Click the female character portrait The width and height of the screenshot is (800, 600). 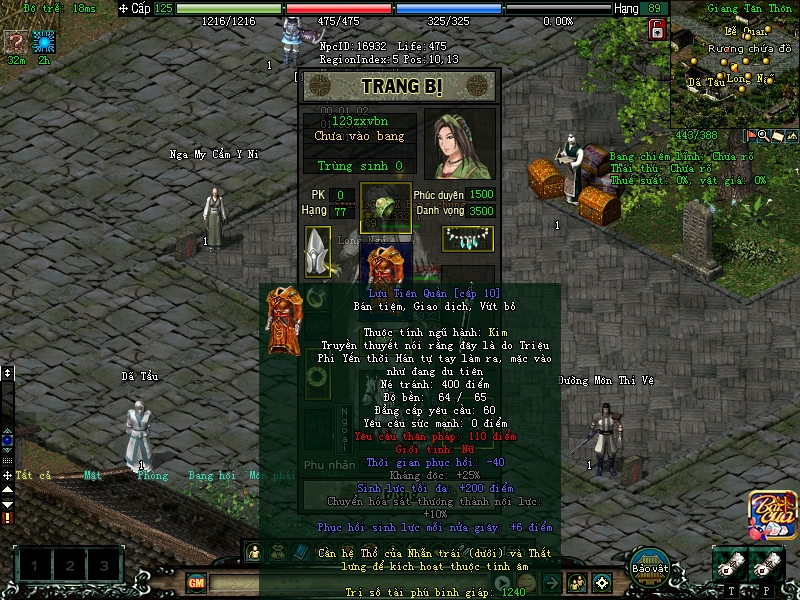click(459, 144)
